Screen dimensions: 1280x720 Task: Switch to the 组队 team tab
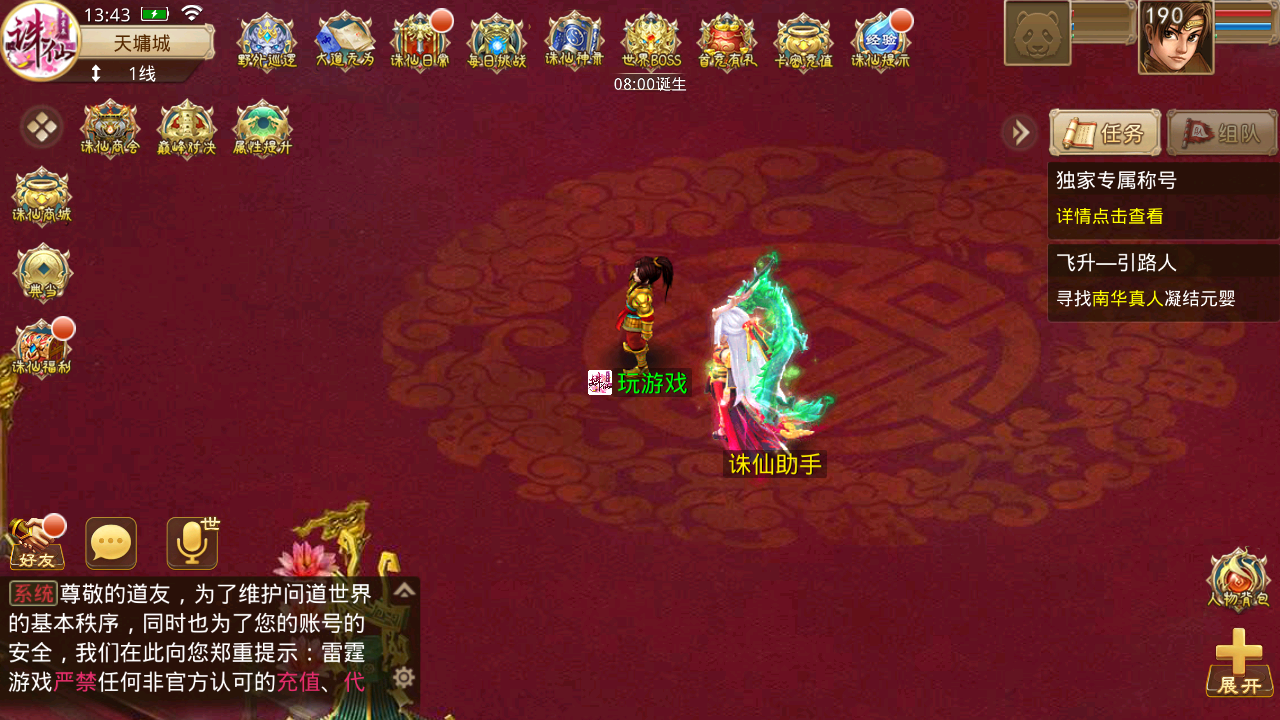(x=1222, y=133)
